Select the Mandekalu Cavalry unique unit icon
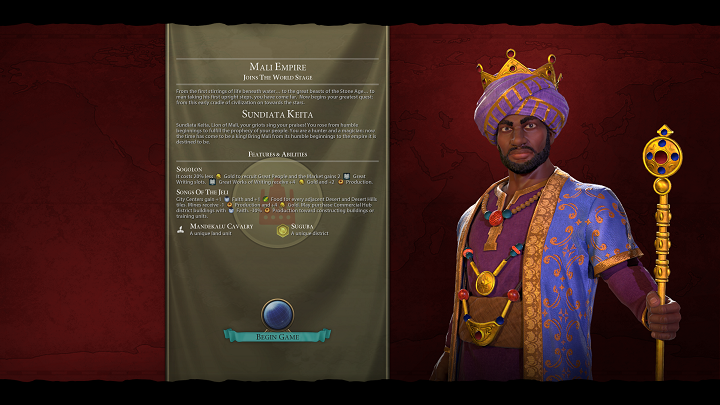Image resolution: width=720 pixels, height=405 pixels. click(179, 229)
